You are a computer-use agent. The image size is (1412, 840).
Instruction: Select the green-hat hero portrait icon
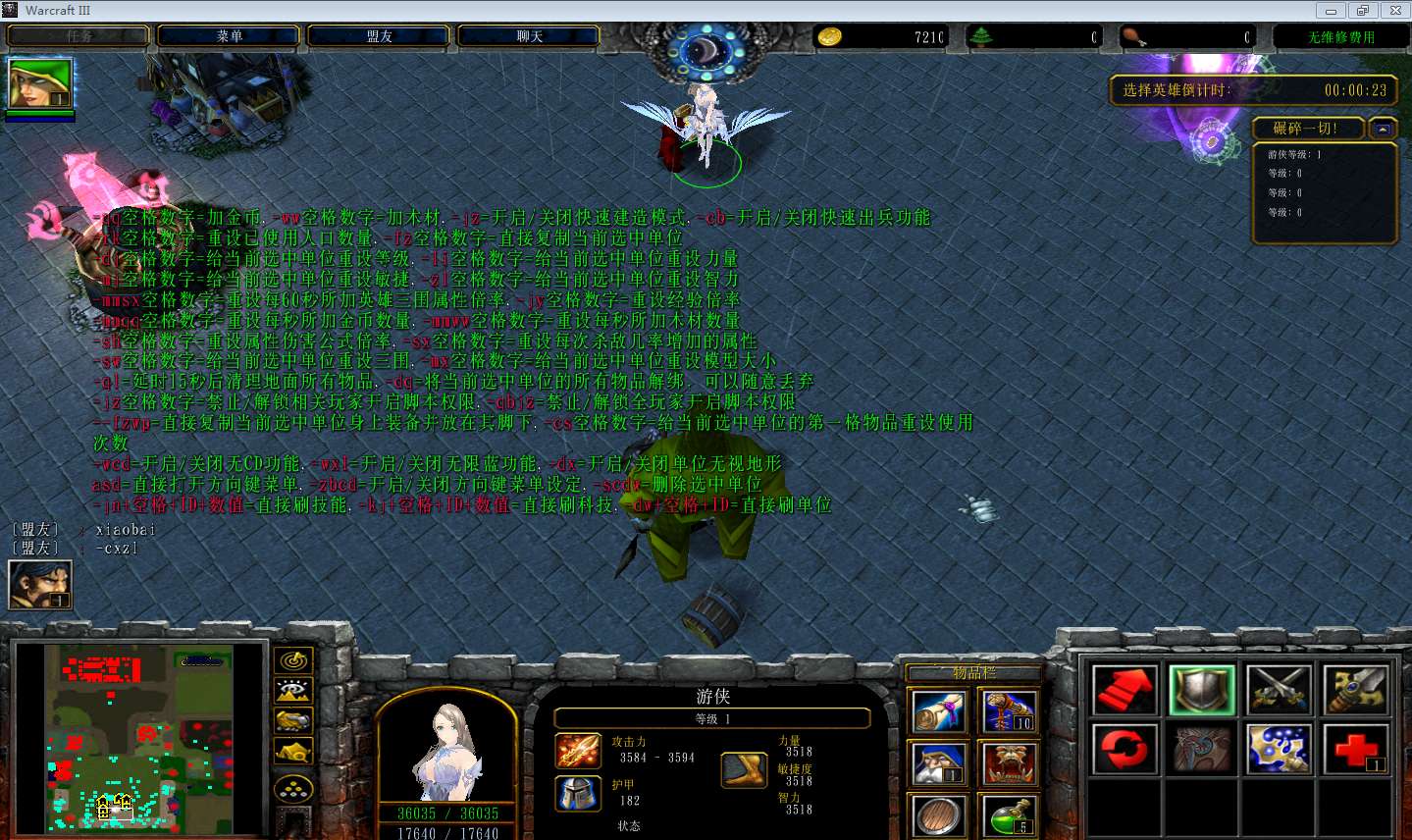[x=40, y=83]
